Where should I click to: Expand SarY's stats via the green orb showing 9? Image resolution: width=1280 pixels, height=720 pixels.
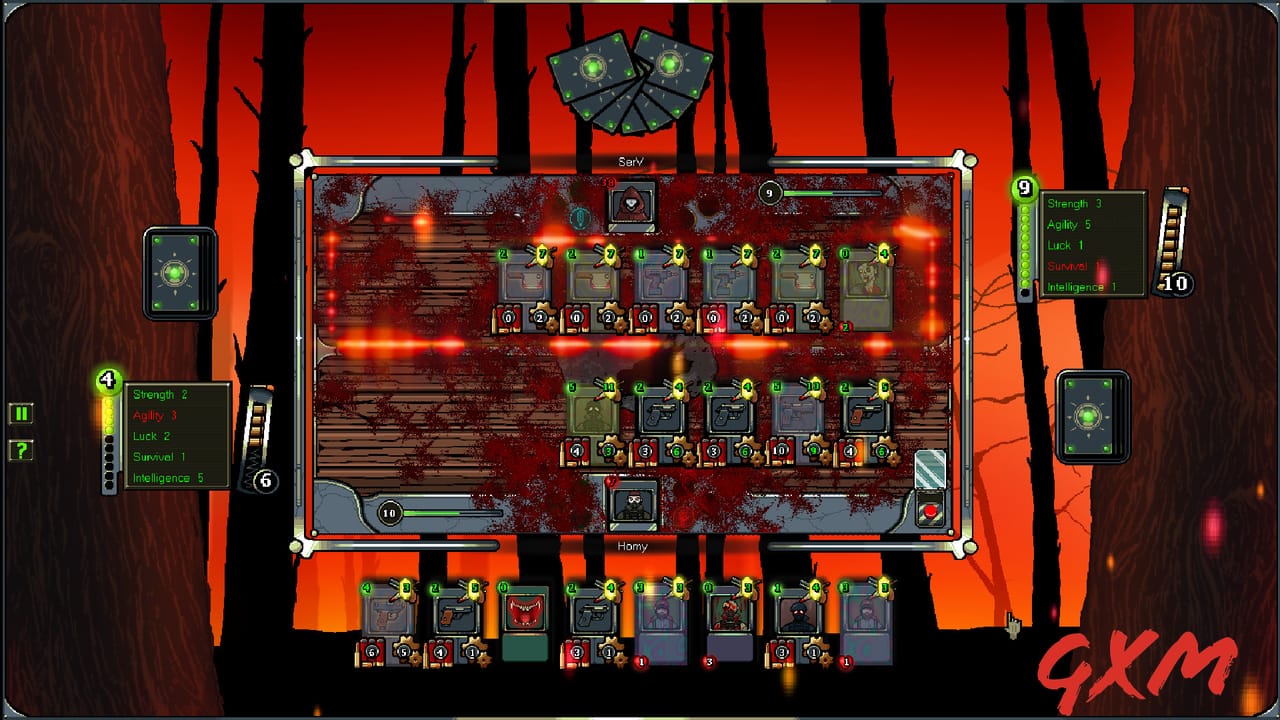(x=1023, y=186)
